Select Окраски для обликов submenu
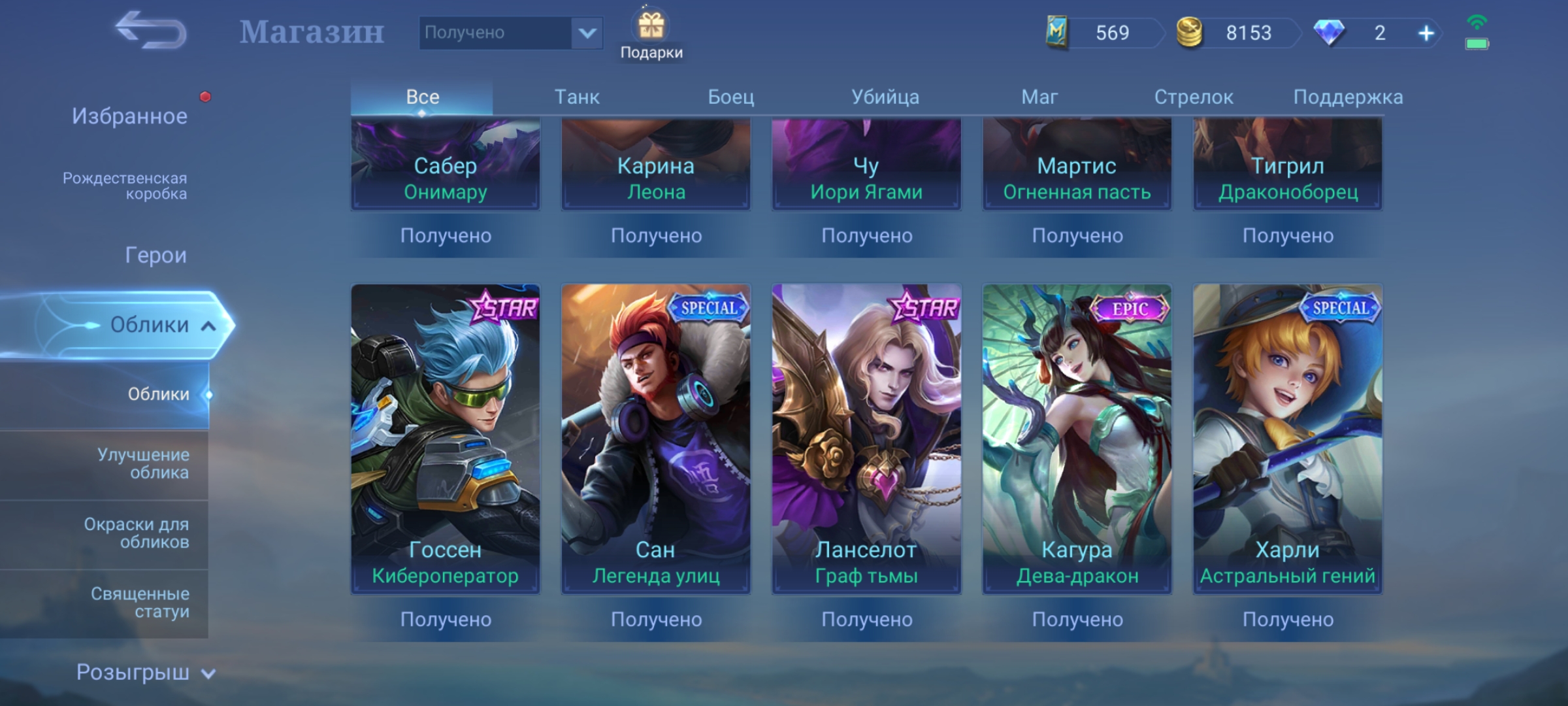This screenshot has height=706, width=1568. [136, 533]
